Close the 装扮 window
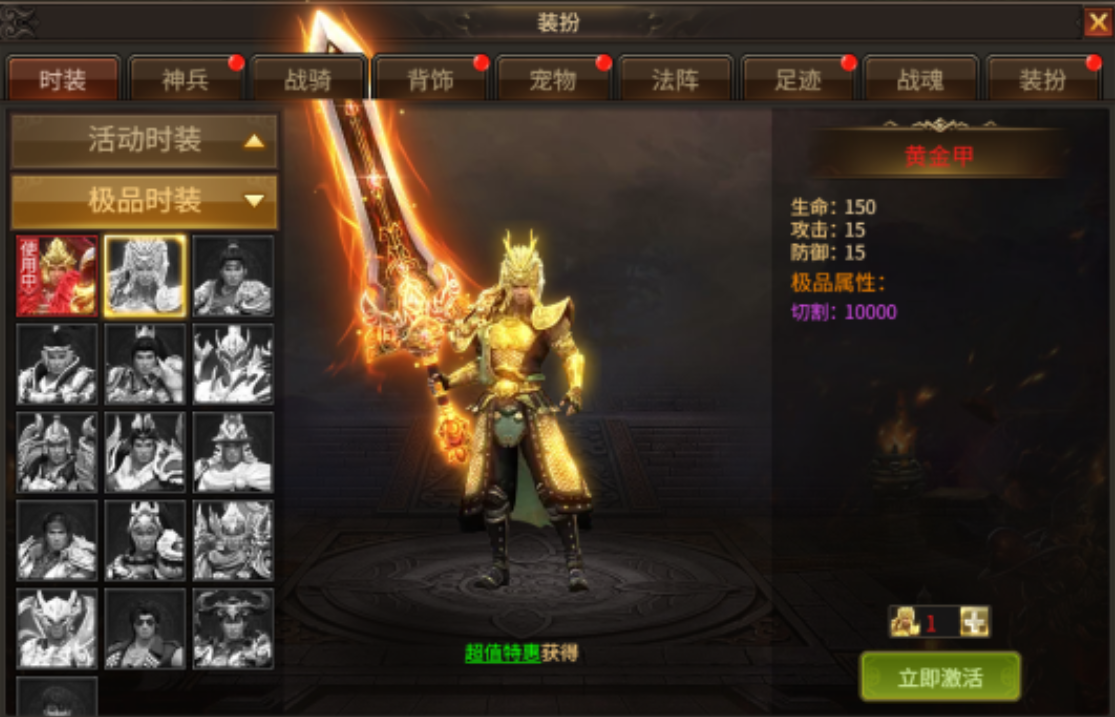Image resolution: width=1115 pixels, height=717 pixels. click(1097, 22)
